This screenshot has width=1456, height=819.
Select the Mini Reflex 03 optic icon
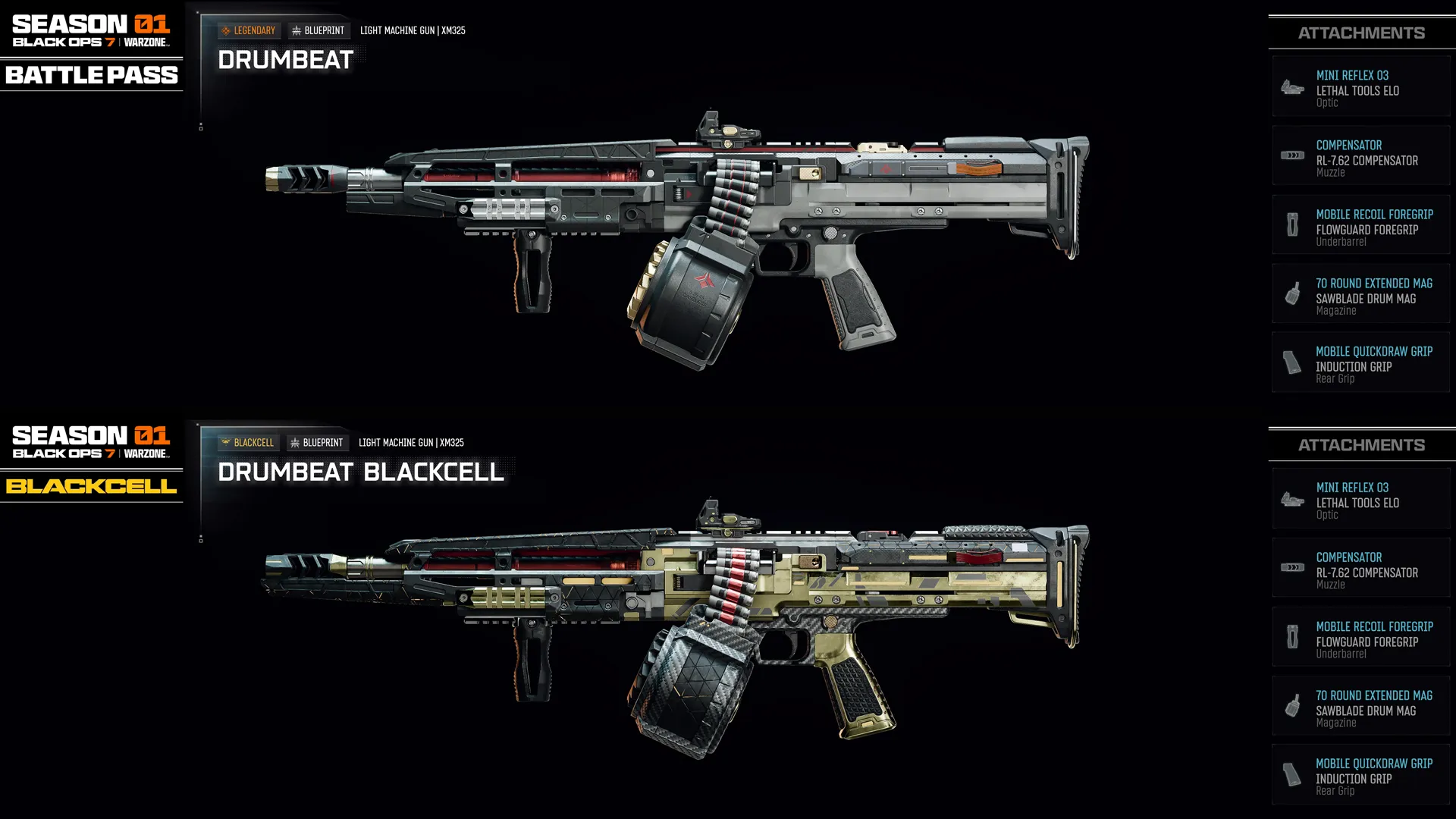[1292, 86]
